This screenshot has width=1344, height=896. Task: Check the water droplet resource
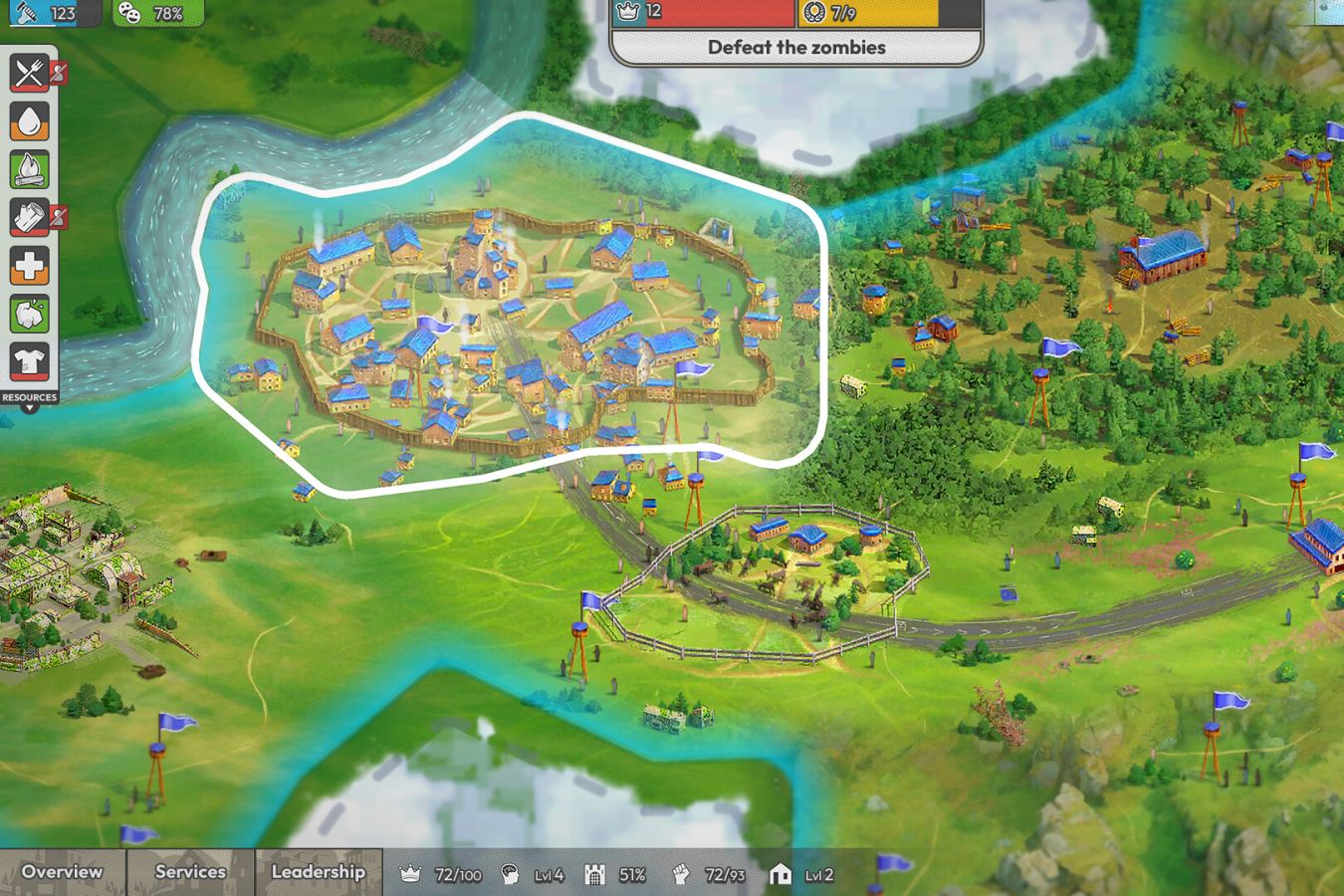point(30,120)
